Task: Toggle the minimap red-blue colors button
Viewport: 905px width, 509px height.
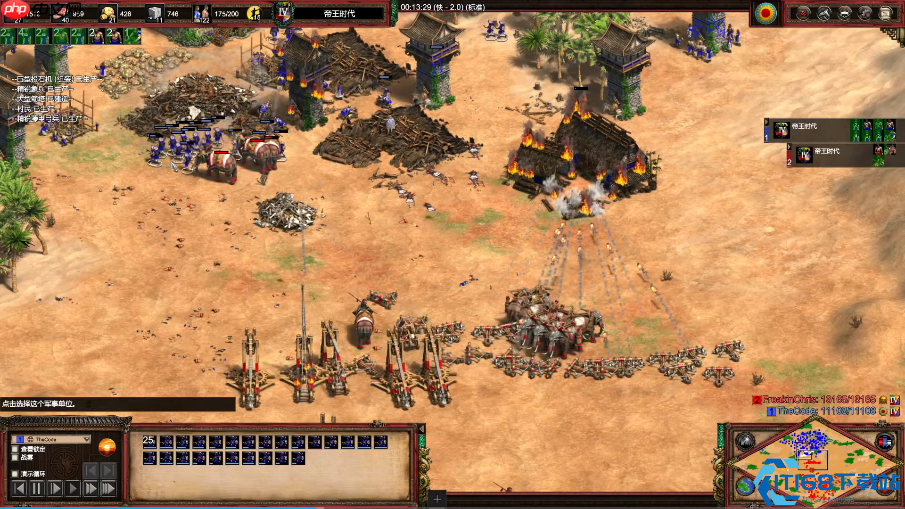Action: tap(883, 441)
